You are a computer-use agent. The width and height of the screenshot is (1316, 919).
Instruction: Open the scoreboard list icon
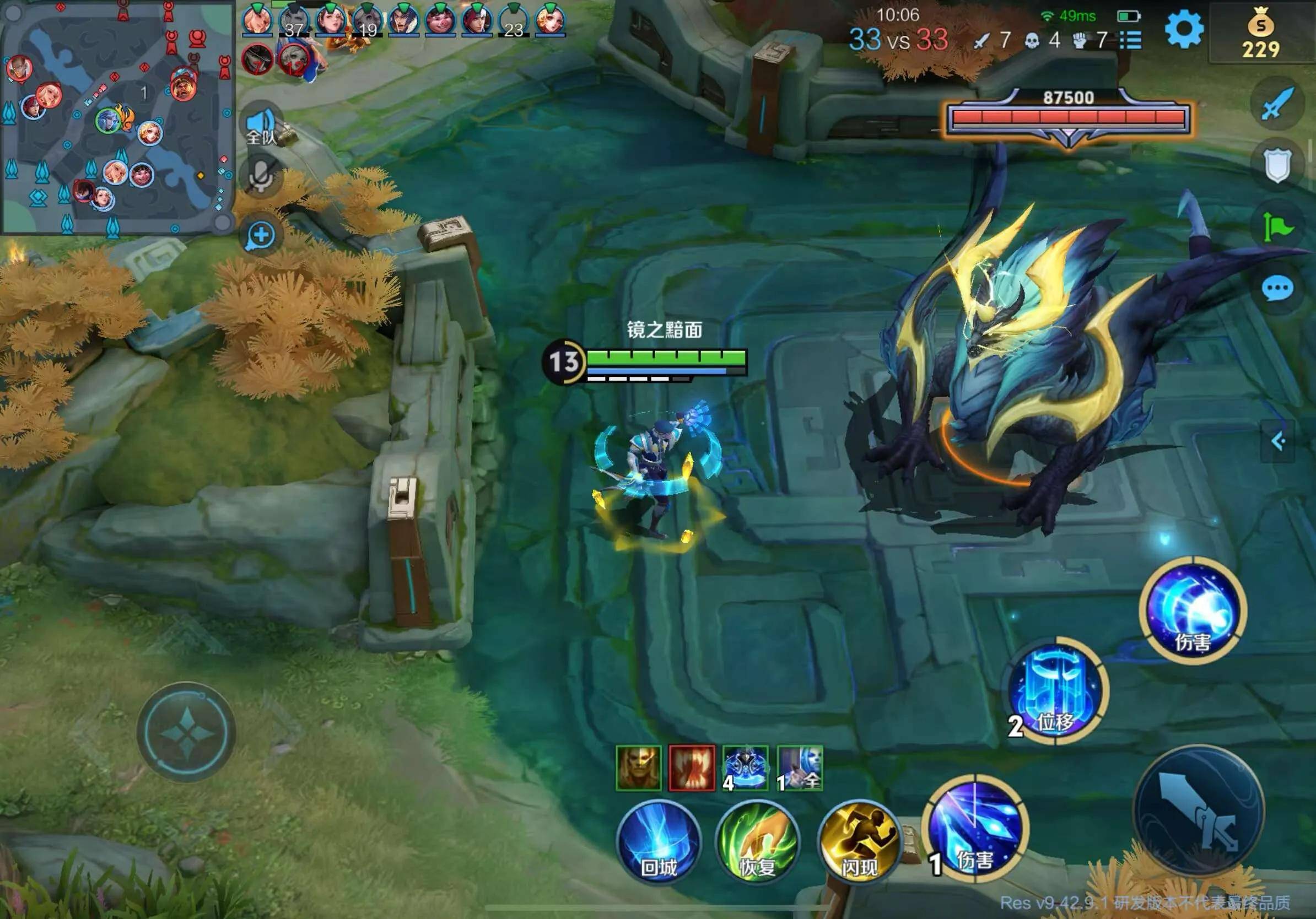[x=1130, y=40]
